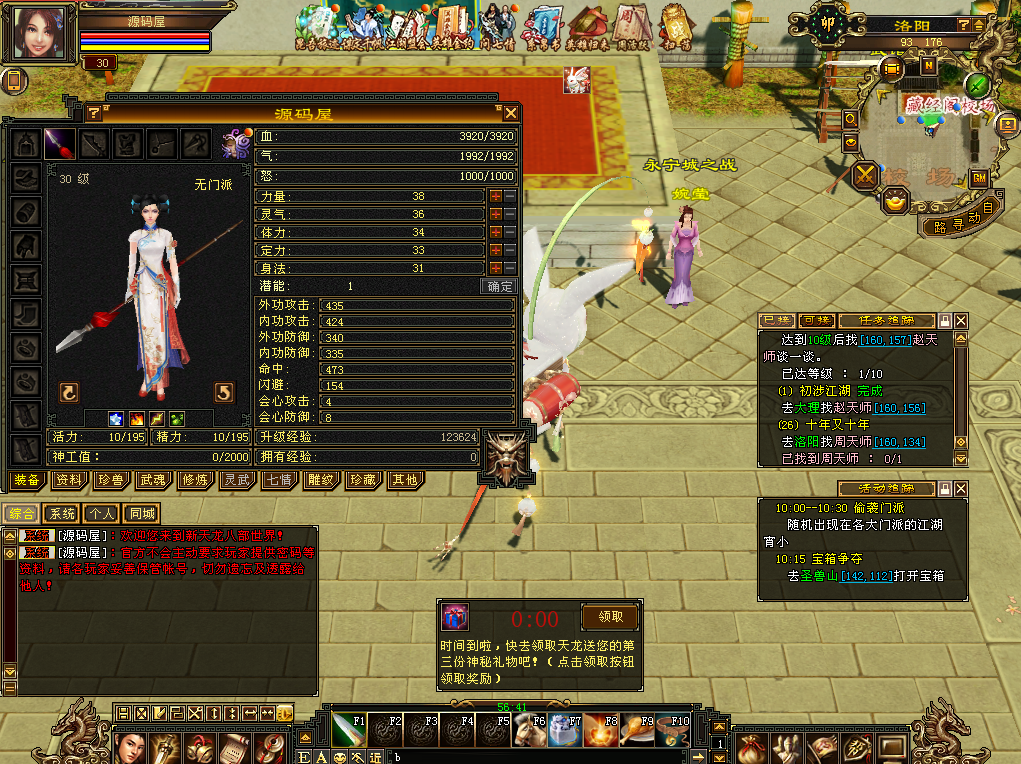Confirm attribute points with 确定 button
1021x764 pixels.
pyautogui.click(x=500, y=286)
